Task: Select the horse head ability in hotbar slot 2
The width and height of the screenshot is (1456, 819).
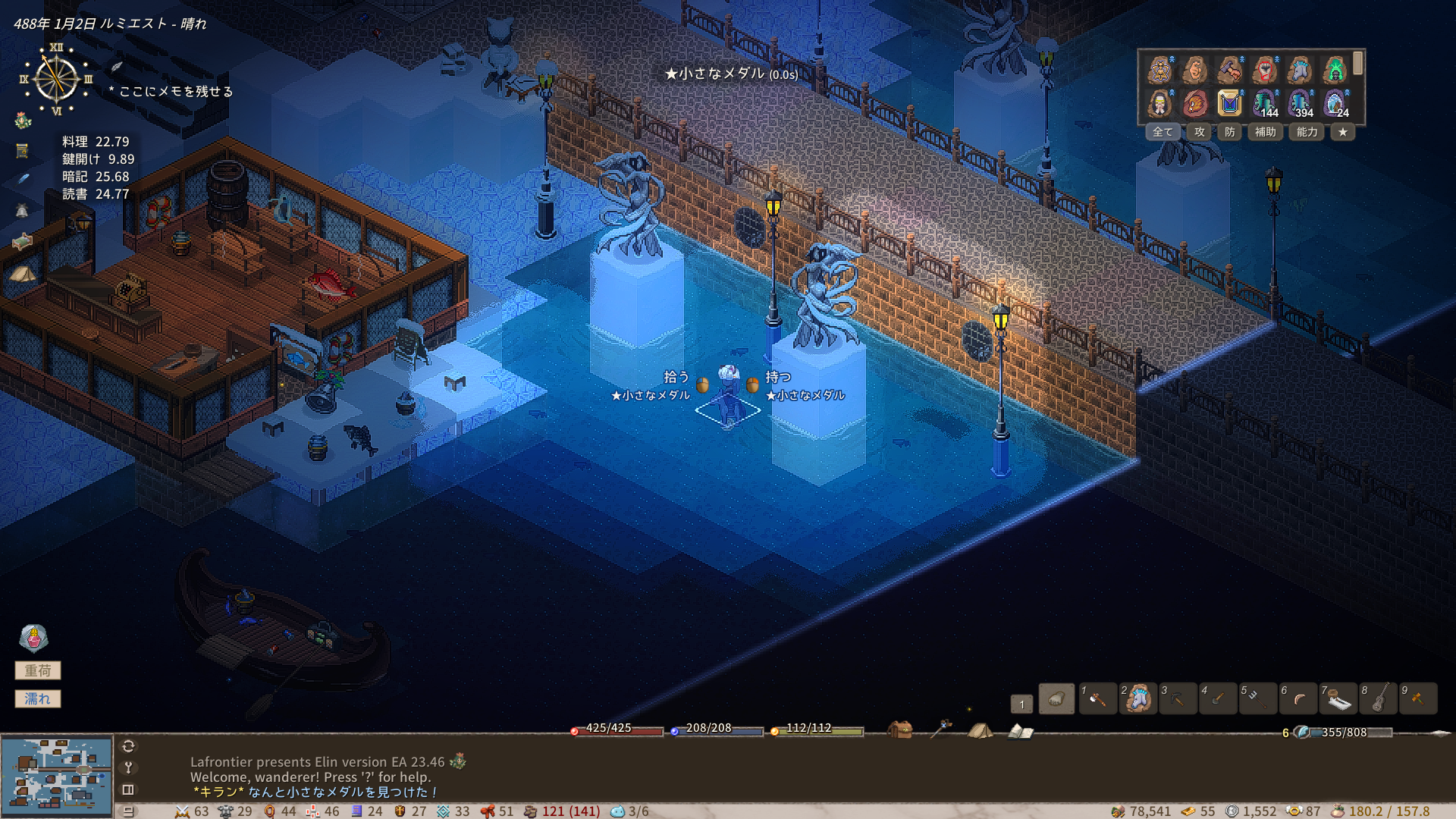Action: (x=1137, y=699)
